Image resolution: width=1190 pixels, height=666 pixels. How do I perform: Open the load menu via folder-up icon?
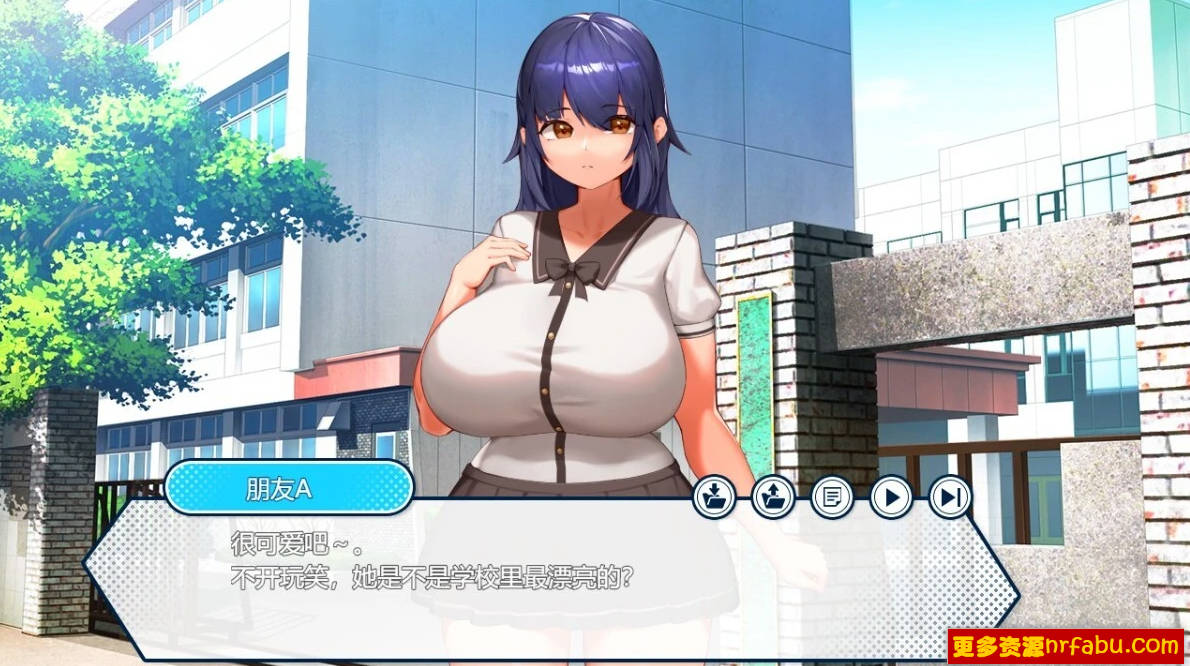click(x=773, y=496)
